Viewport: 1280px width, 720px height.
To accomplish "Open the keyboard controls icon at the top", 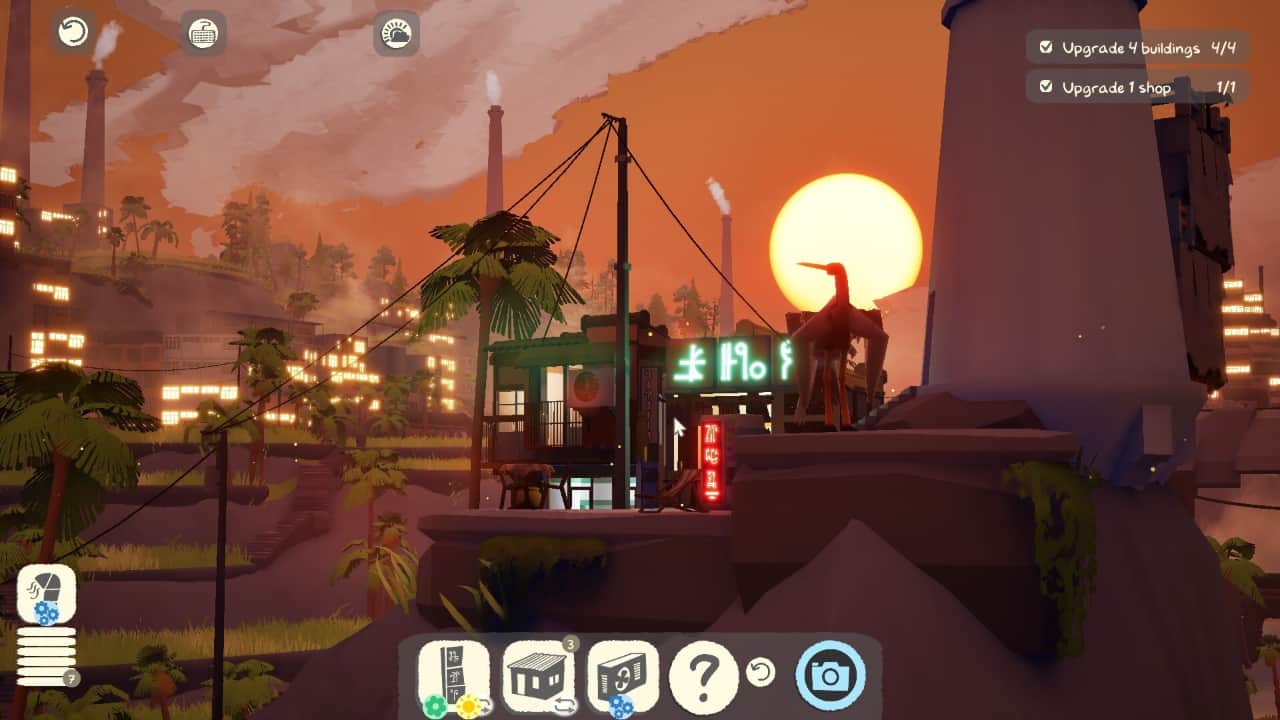I will [x=200, y=32].
